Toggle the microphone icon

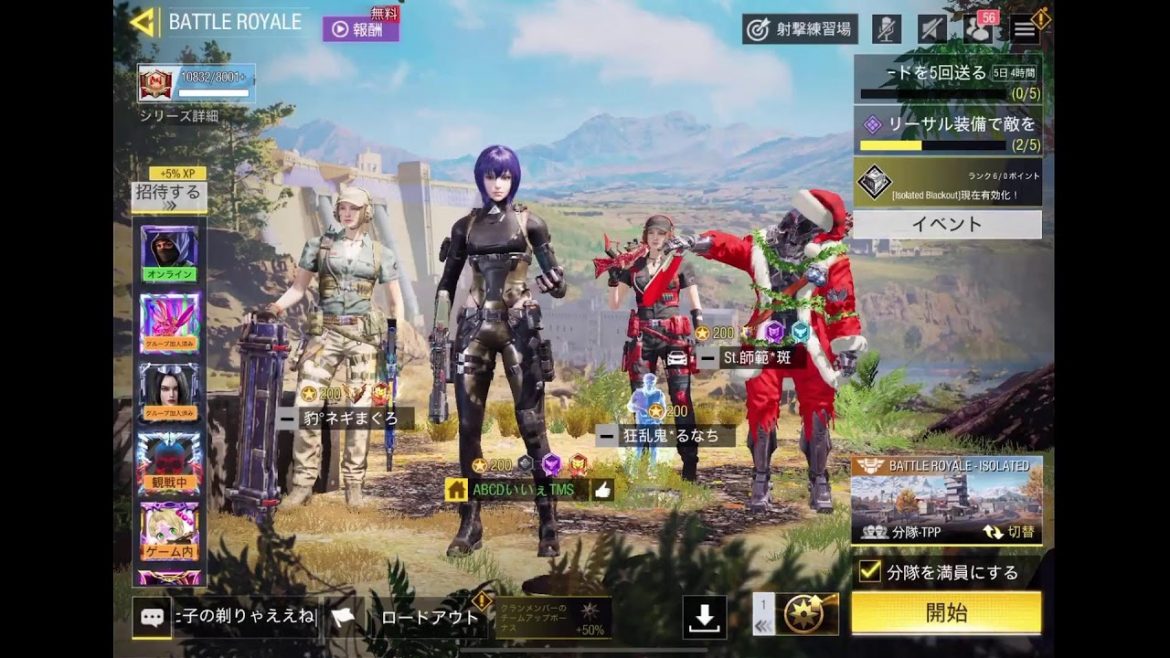click(x=886, y=29)
